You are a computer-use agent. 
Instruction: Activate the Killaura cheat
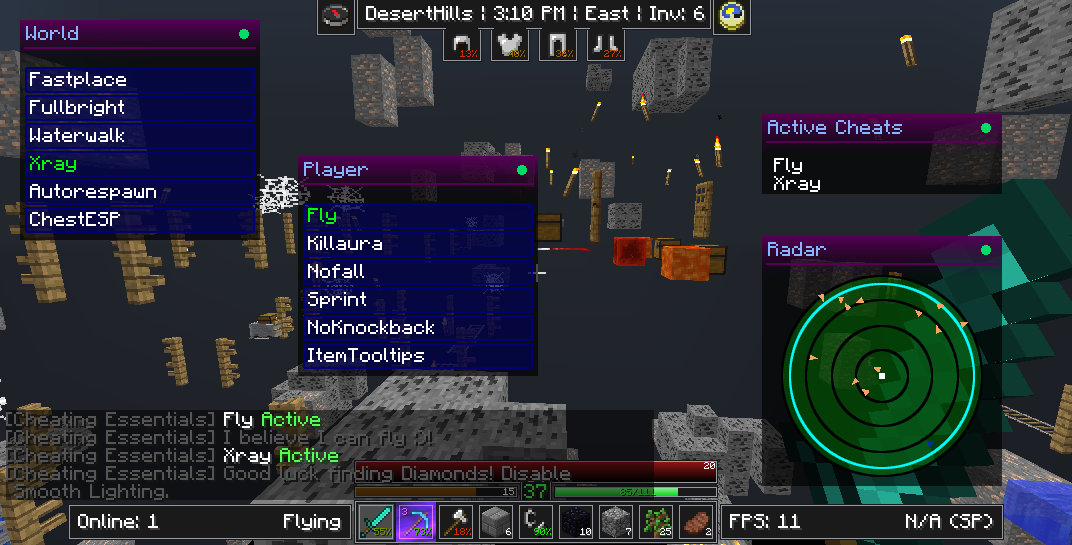pyautogui.click(x=418, y=244)
